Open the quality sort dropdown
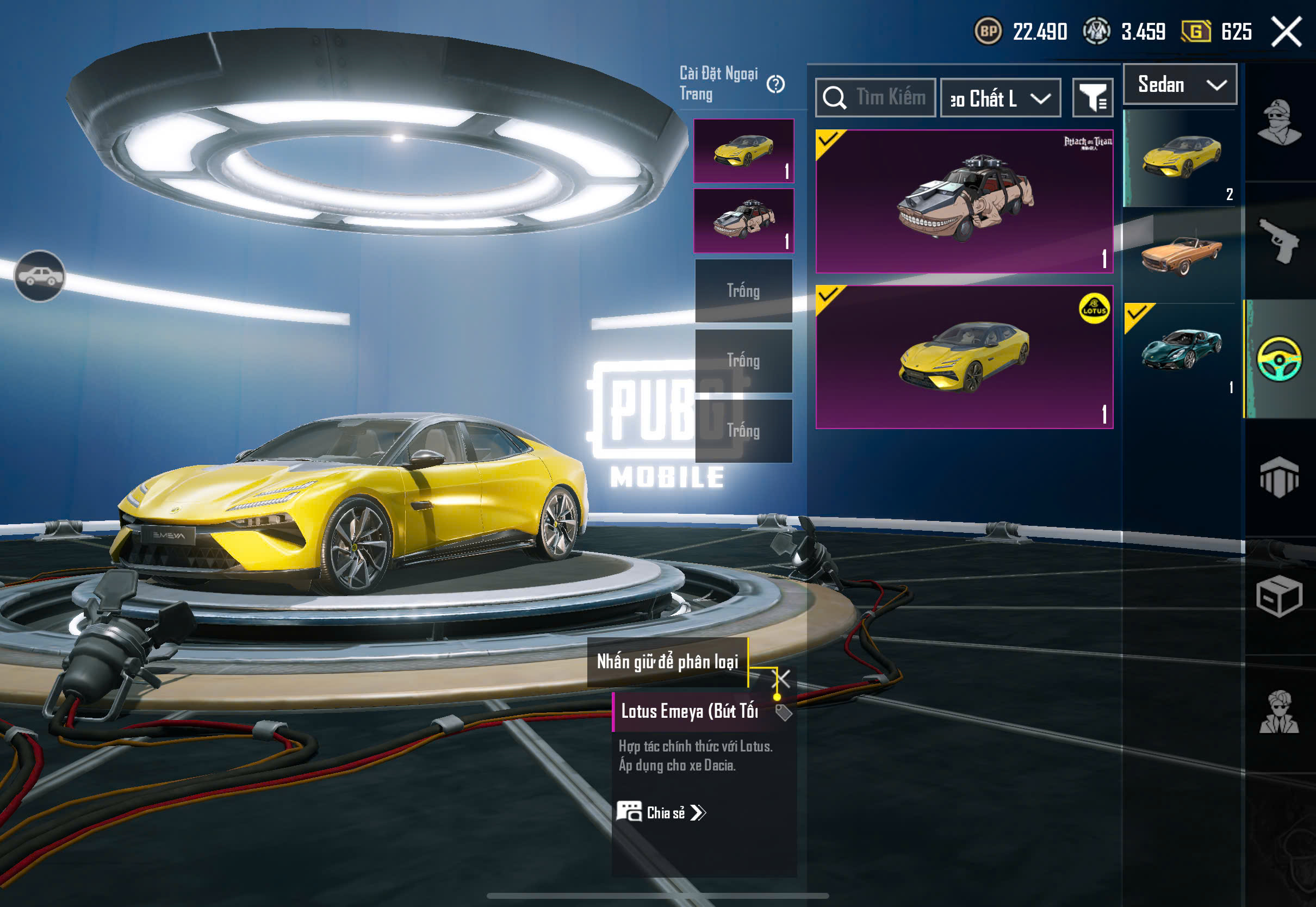1316x907 pixels. click(1000, 98)
